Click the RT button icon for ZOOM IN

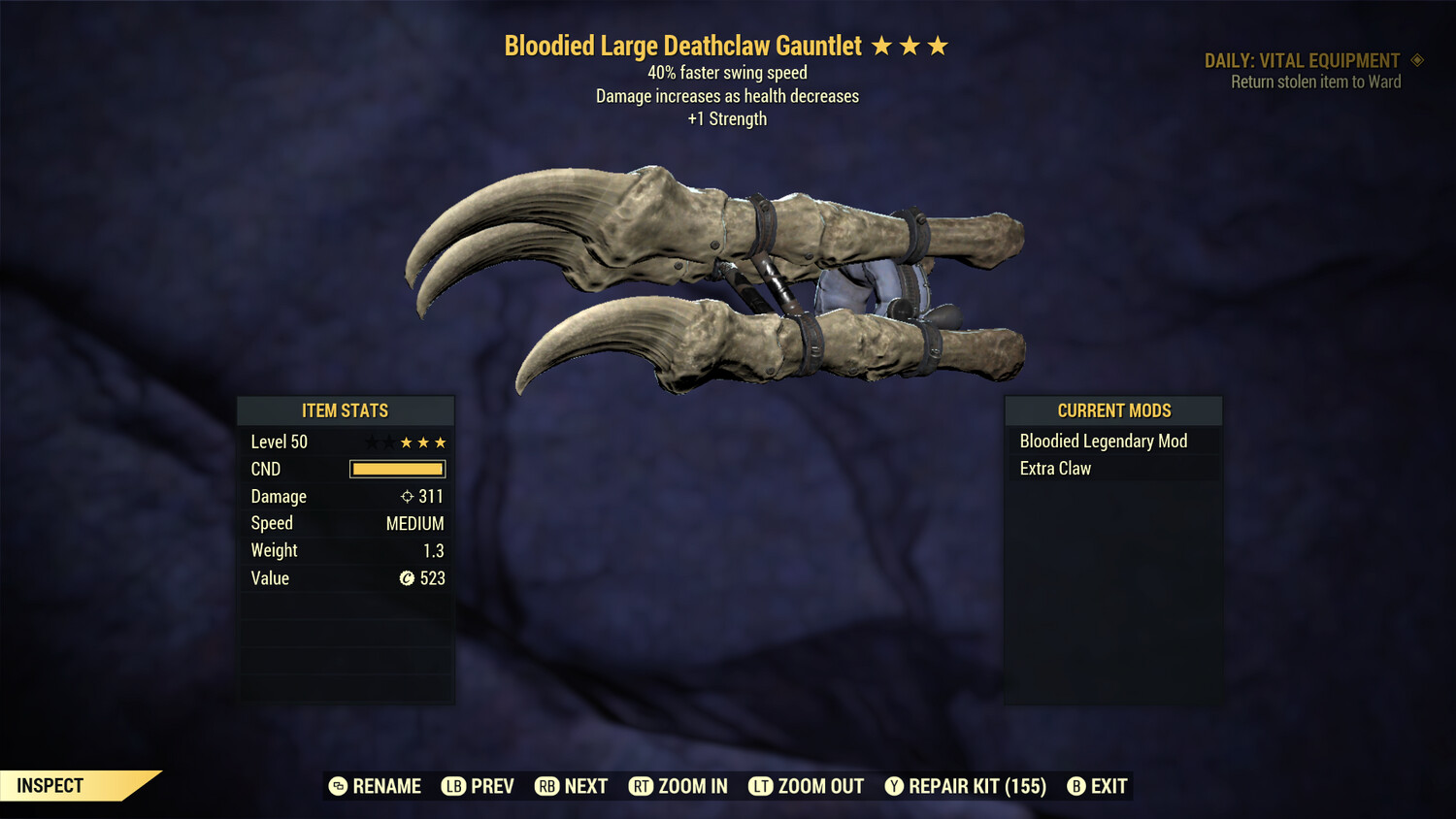642,786
